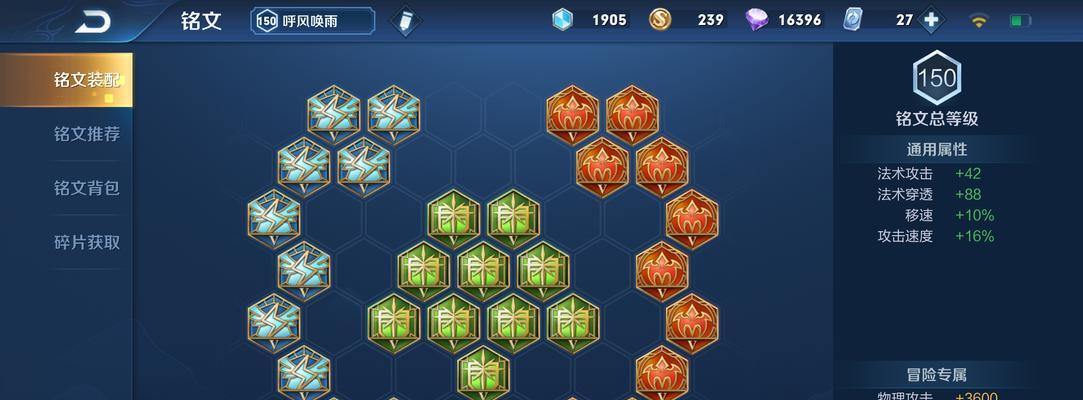Tap the gold coin currency icon
The width and height of the screenshot is (1083, 400).
coord(660,20)
